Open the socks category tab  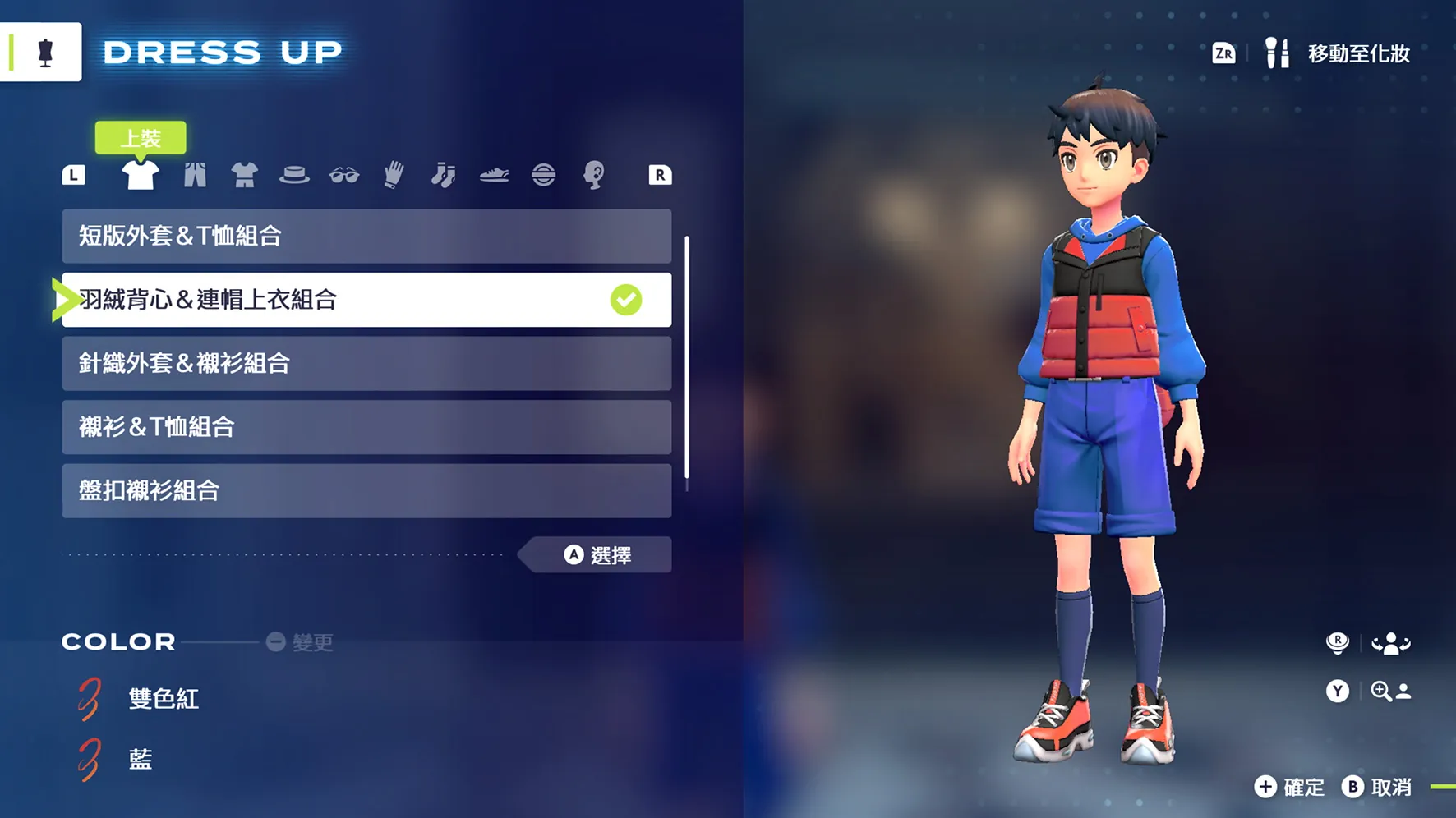[444, 175]
